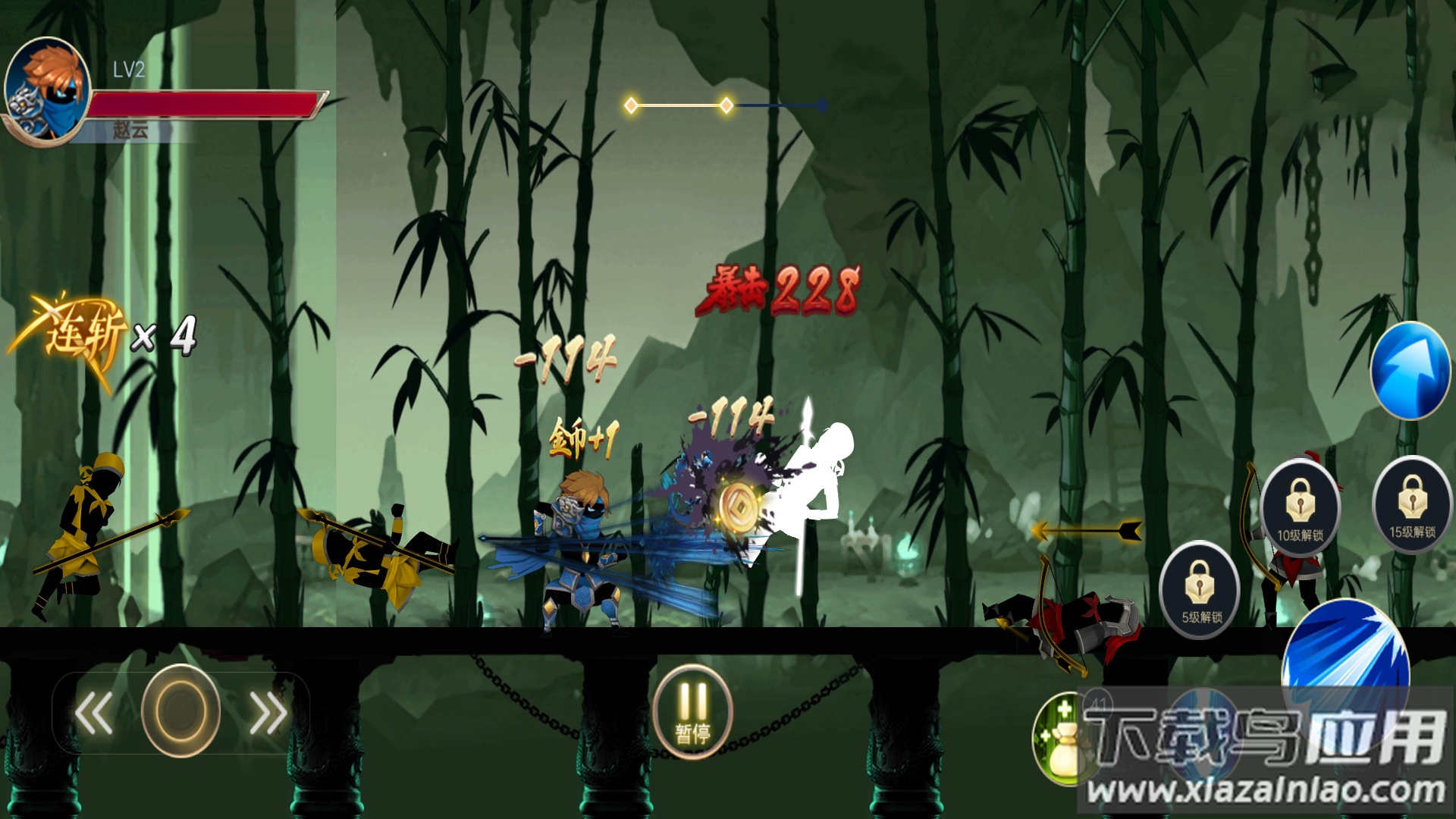
Task: Click the gold ring joystick center
Action: coord(180,711)
